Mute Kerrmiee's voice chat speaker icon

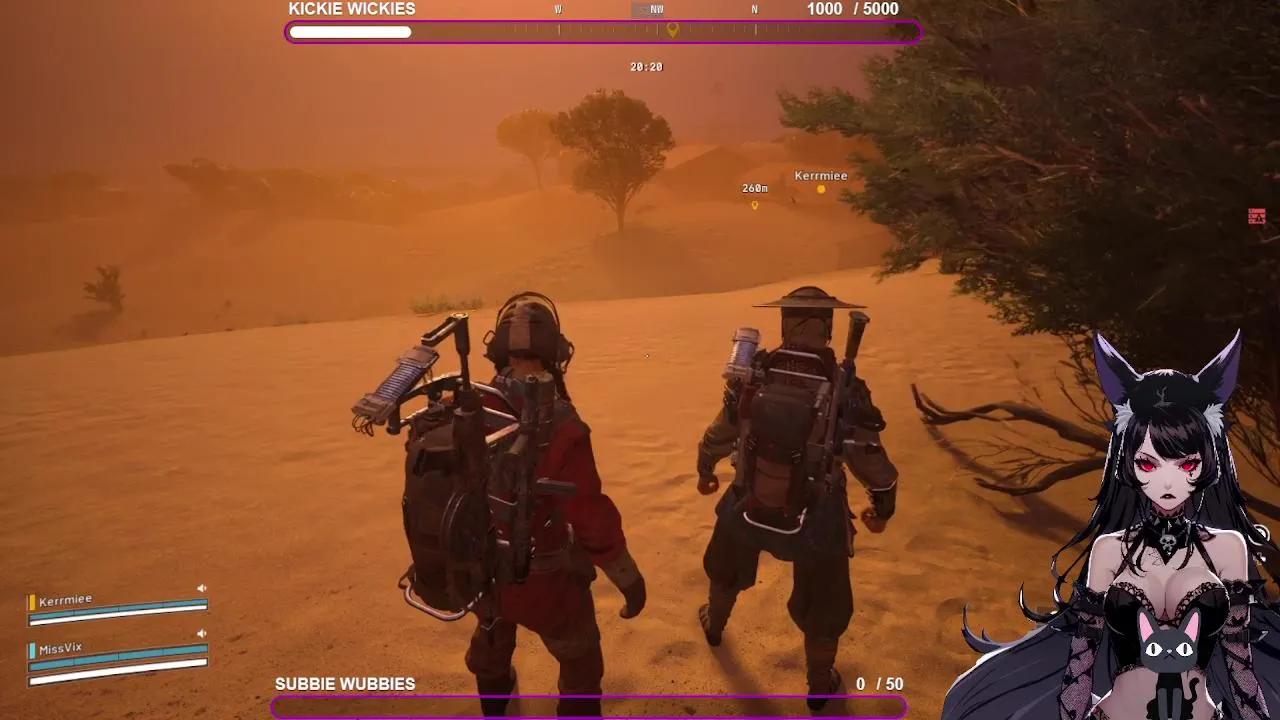click(x=203, y=588)
